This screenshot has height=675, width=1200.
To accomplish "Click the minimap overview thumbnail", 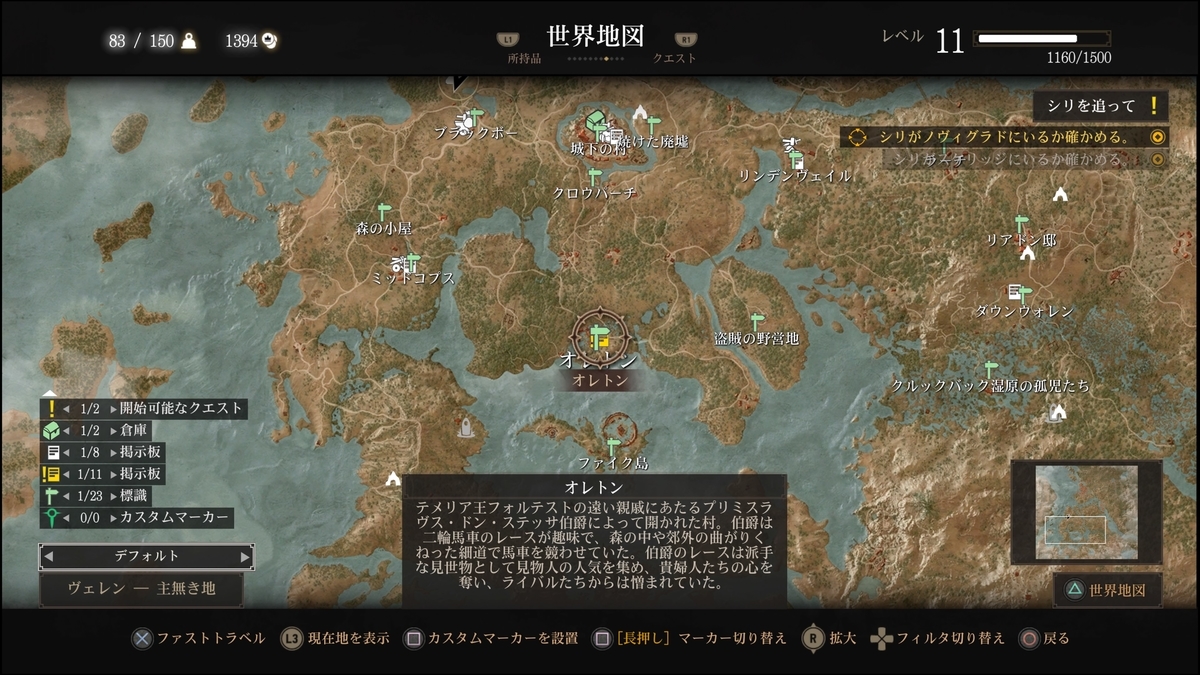I will pyautogui.click(x=1086, y=512).
